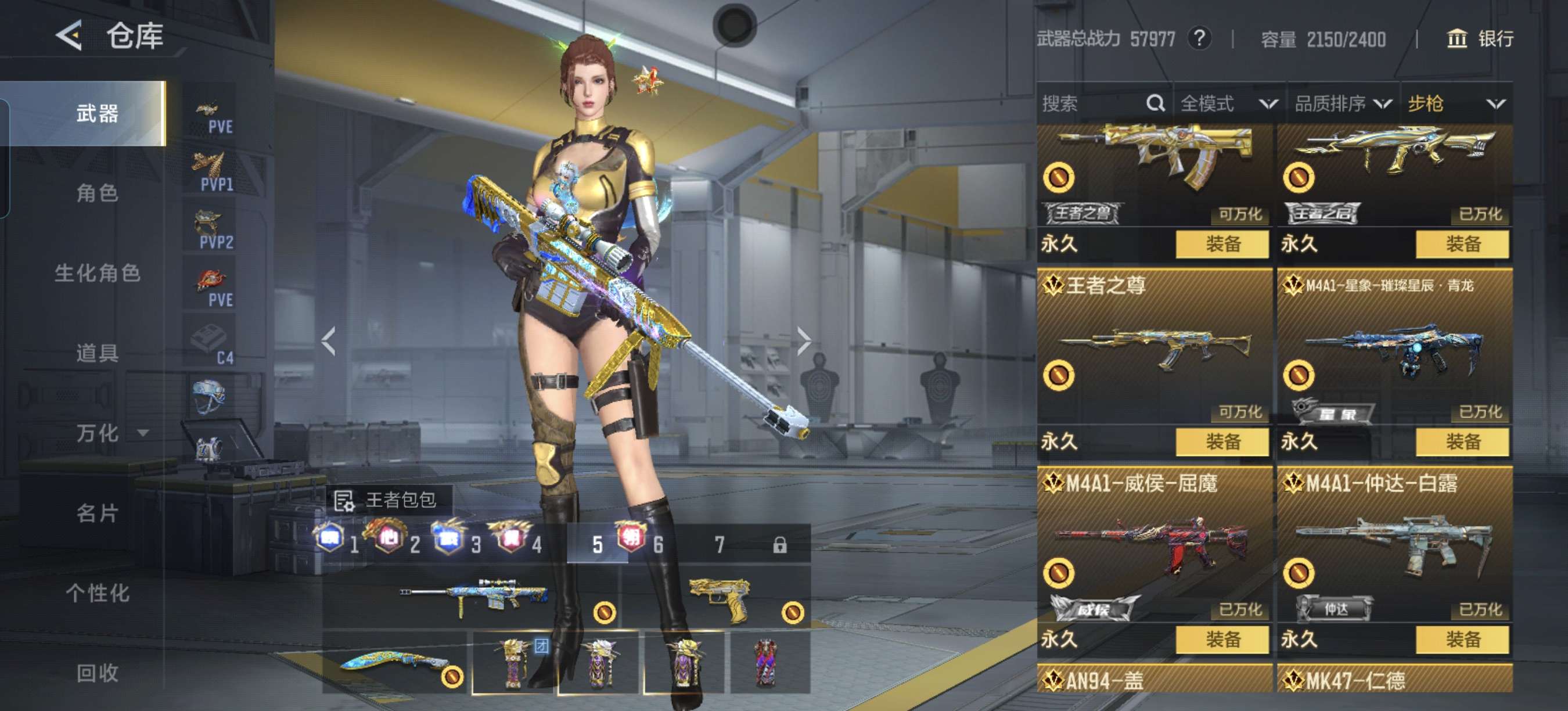The image size is (1568, 711).
Task: Open the 品质排序 sort dropdown
Action: click(1342, 103)
